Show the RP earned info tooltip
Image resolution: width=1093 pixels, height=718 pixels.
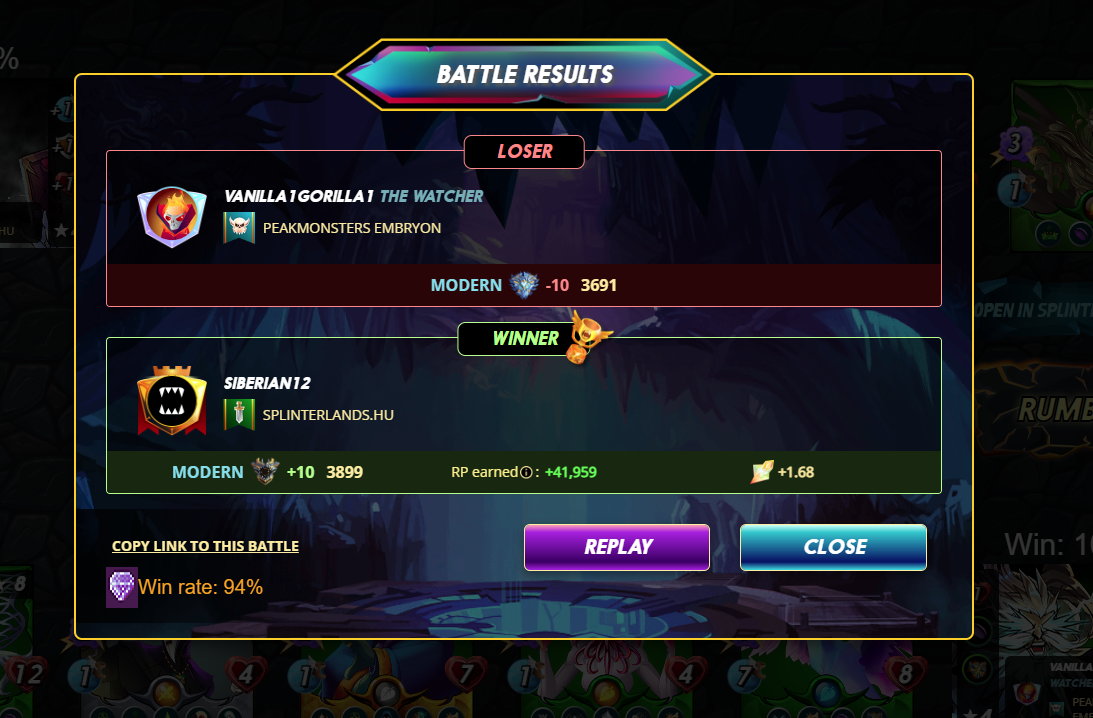526,472
